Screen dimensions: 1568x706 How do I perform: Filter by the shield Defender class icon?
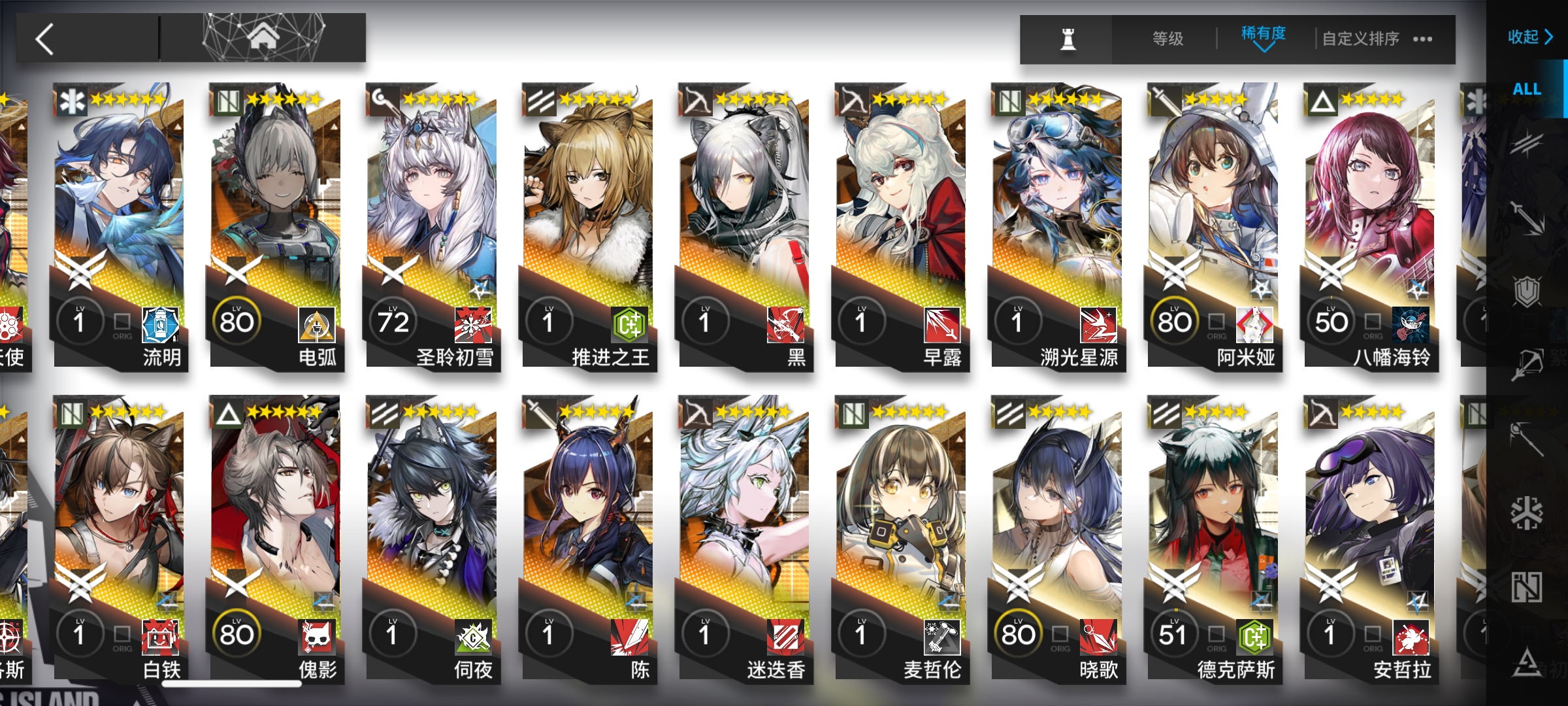[x=1526, y=292]
